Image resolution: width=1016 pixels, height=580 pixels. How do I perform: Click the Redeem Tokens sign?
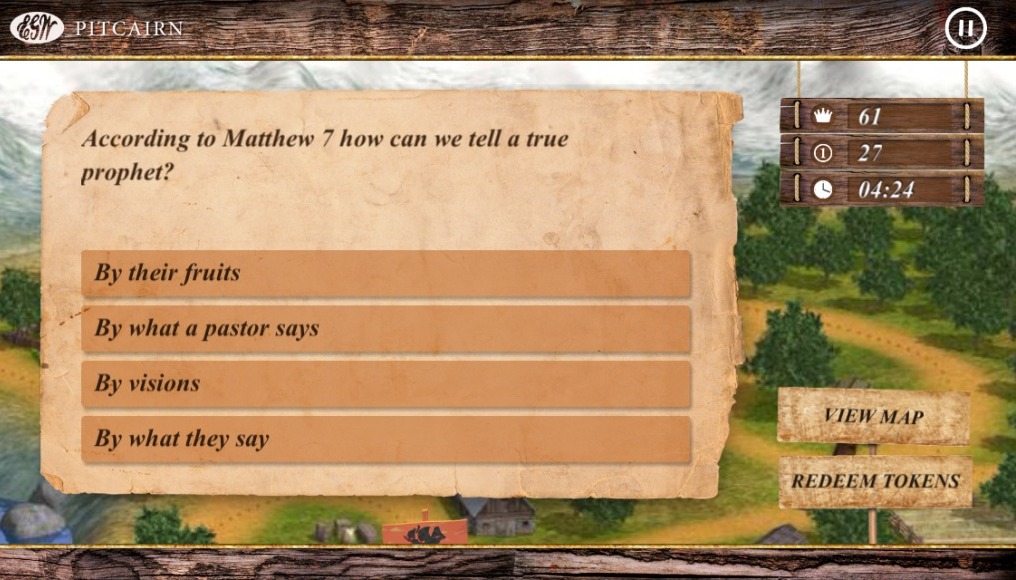(875, 481)
